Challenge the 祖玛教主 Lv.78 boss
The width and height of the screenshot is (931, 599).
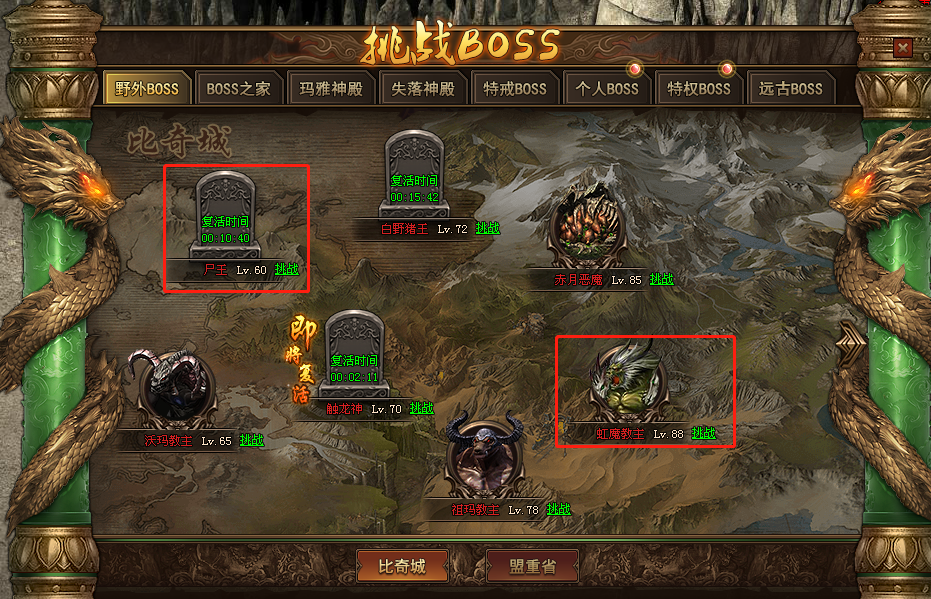tap(559, 509)
